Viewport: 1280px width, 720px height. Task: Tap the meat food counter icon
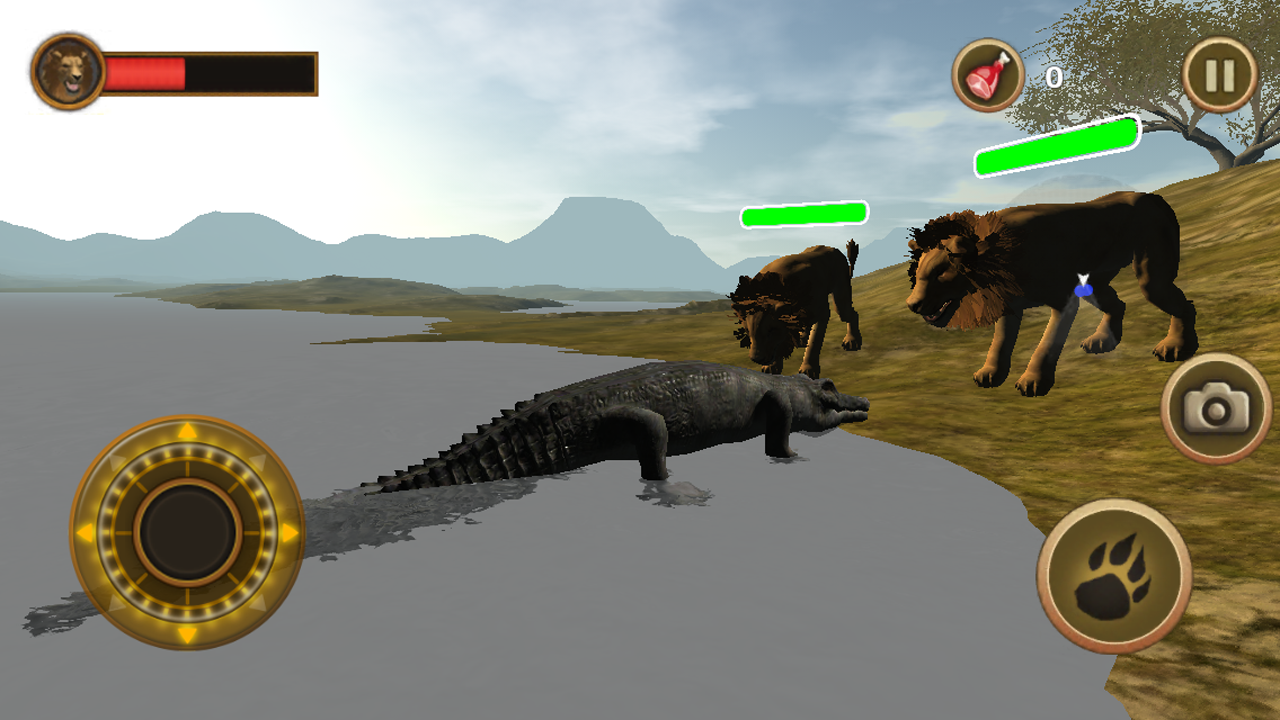[989, 75]
